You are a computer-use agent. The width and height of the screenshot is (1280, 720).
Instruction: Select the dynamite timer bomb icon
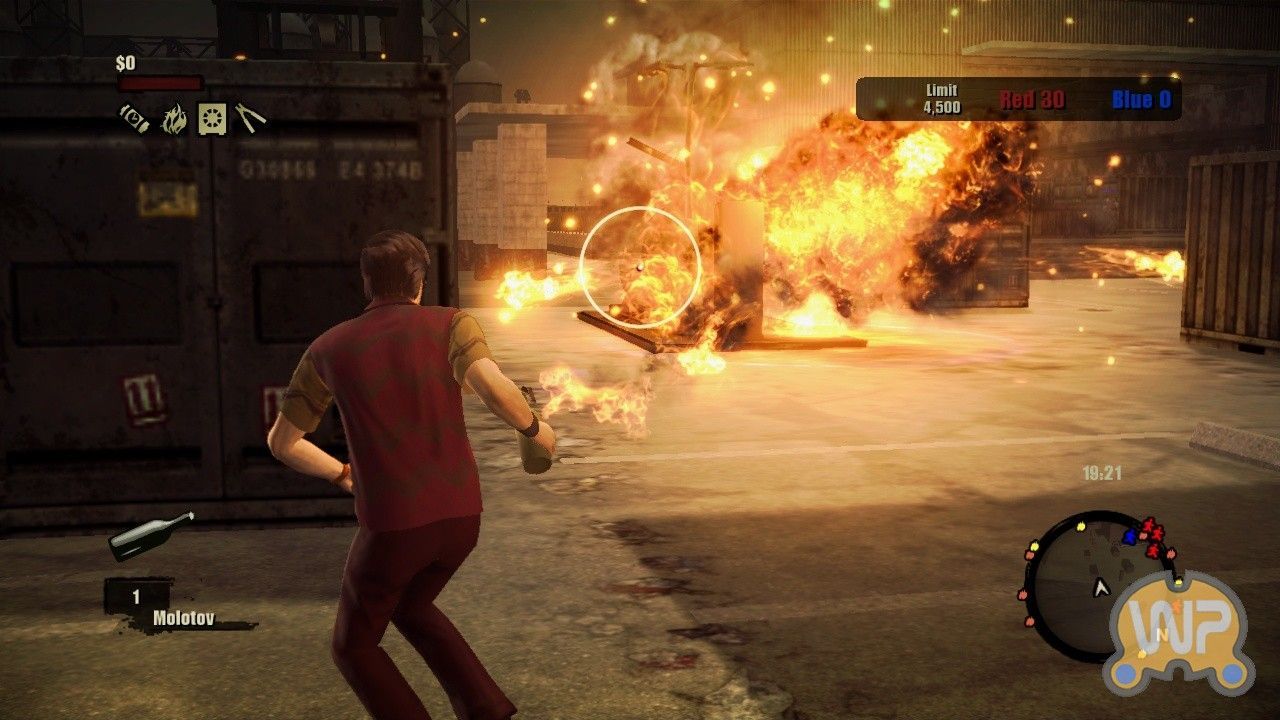point(134,118)
